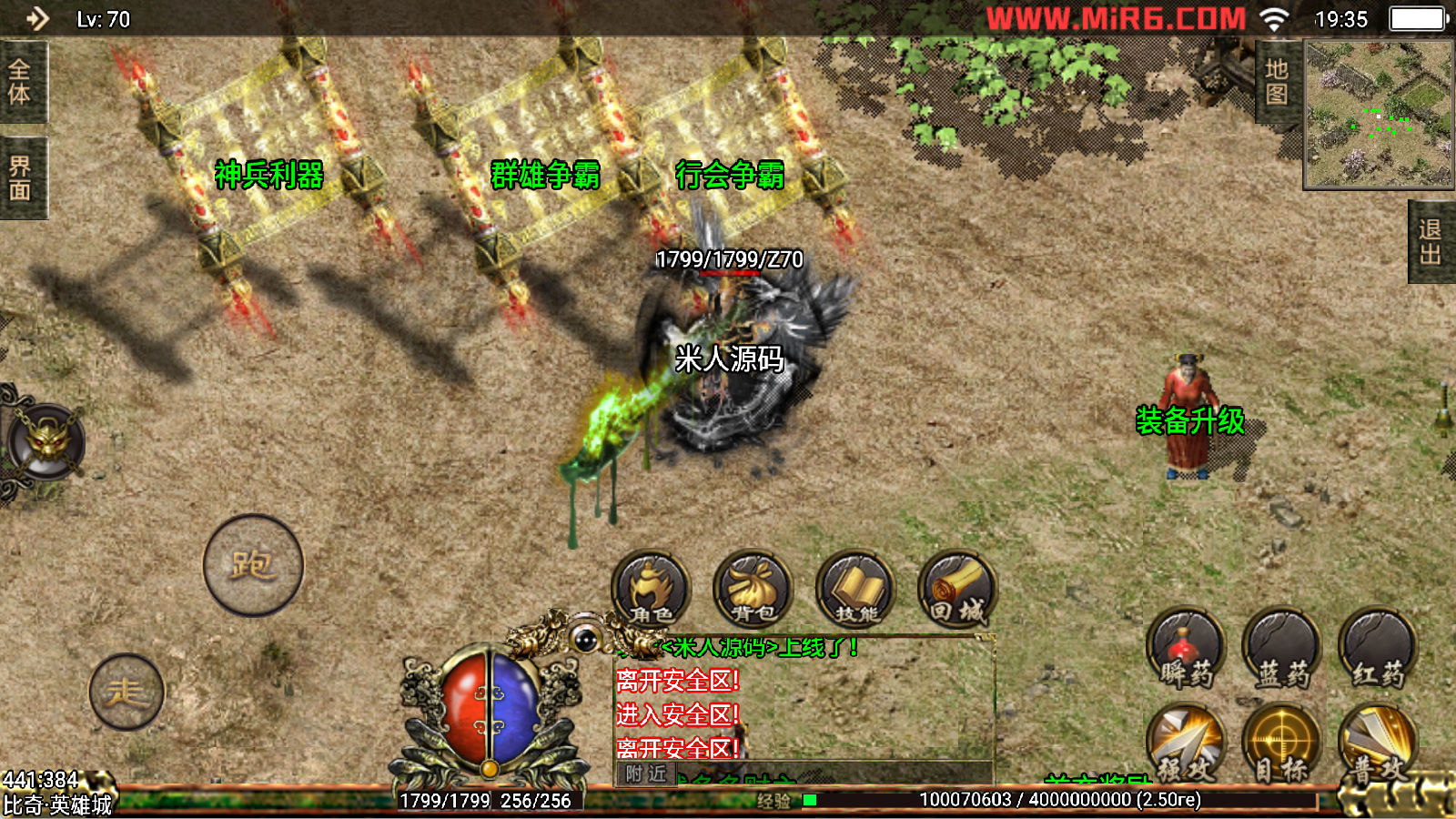The height and width of the screenshot is (819, 1456).
Task: Click the eye icon above chat
Action: click(585, 639)
